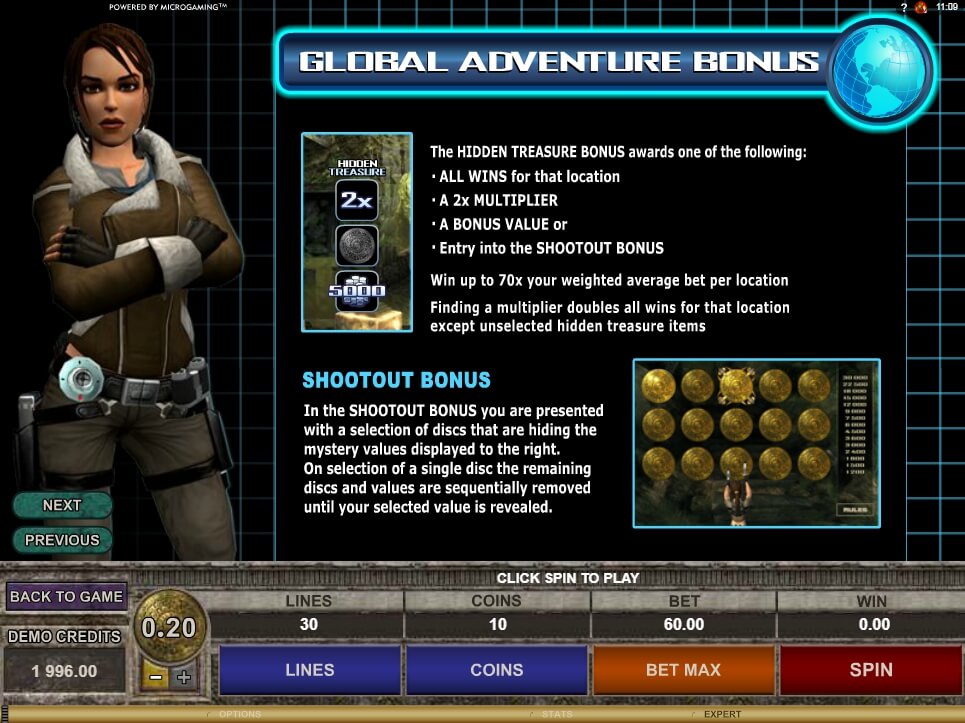Go to the NEXT paytable page
Image resolution: width=965 pixels, height=723 pixels.
62,505
